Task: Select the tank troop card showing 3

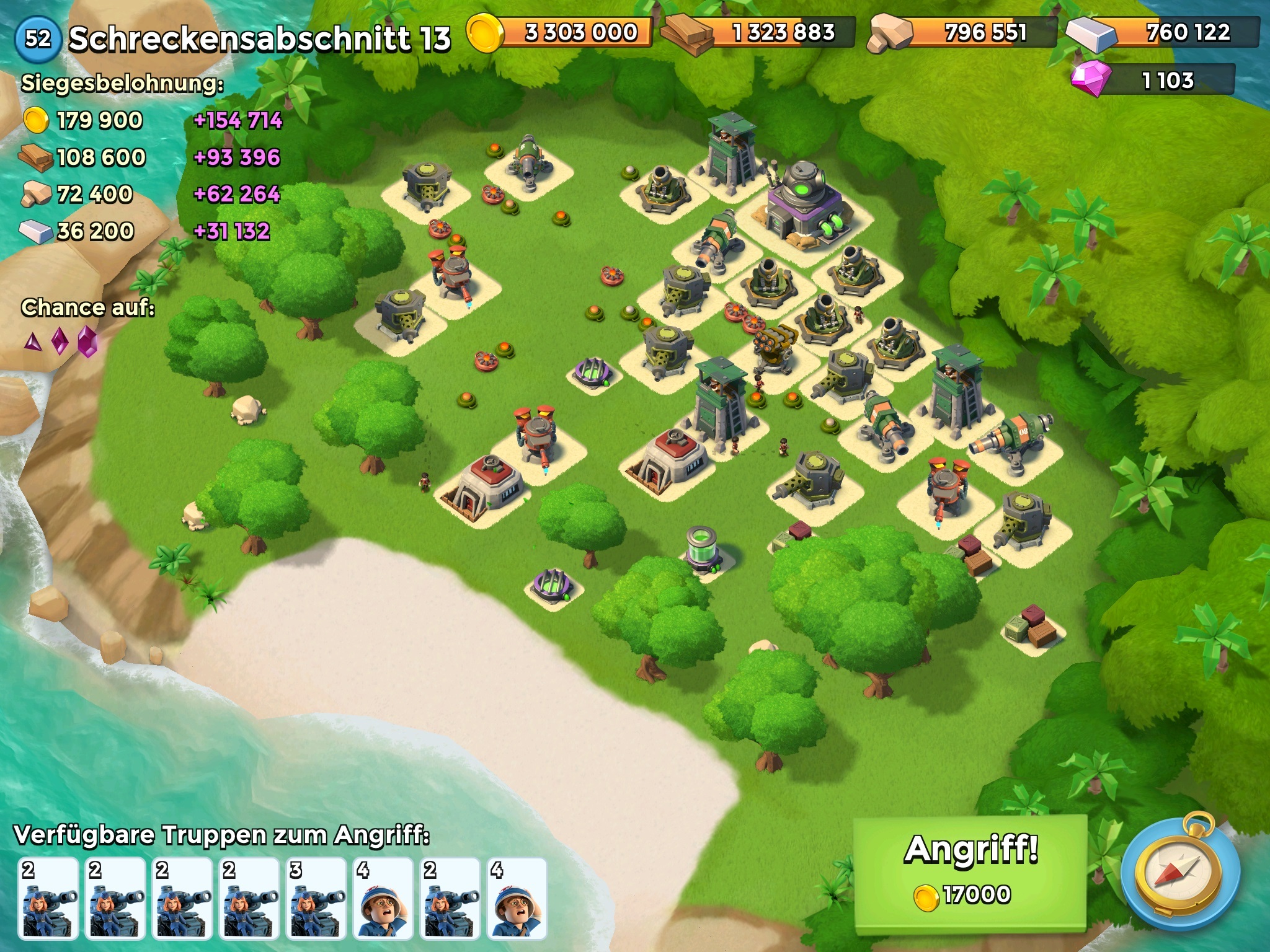Action: [x=316, y=897]
